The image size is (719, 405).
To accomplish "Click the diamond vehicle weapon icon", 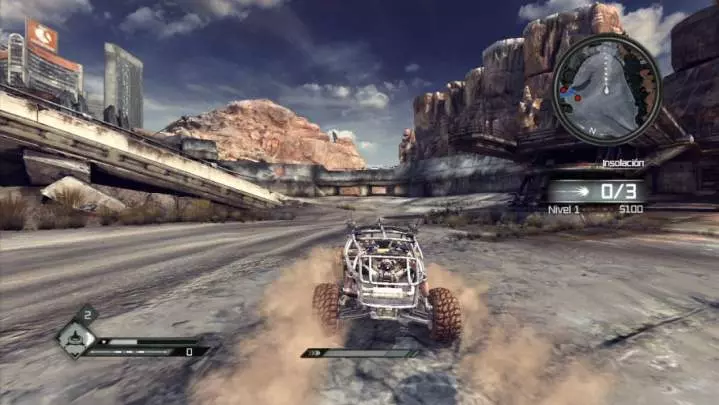I will pyautogui.click(x=75, y=338).
